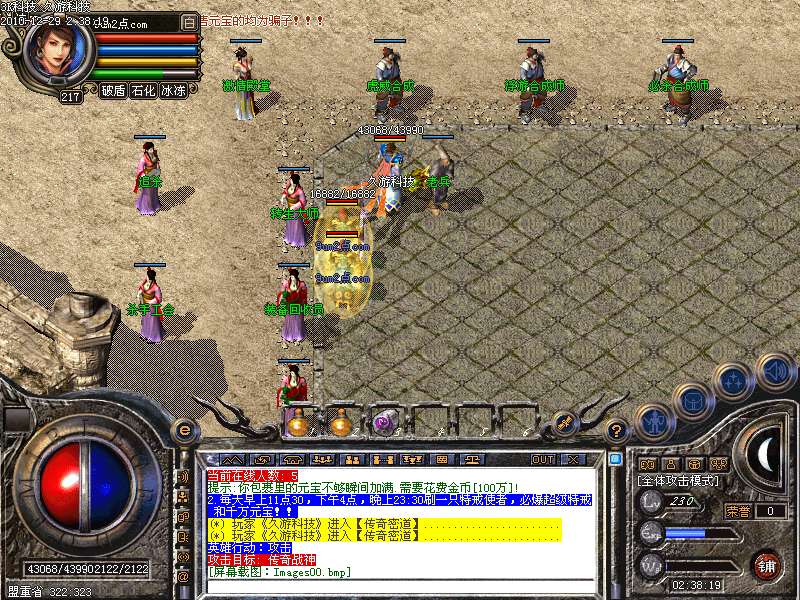The width and height of the screenshot is (800, 600).
Task: Click the 荣誉 honor label
Action: (738, 511)
